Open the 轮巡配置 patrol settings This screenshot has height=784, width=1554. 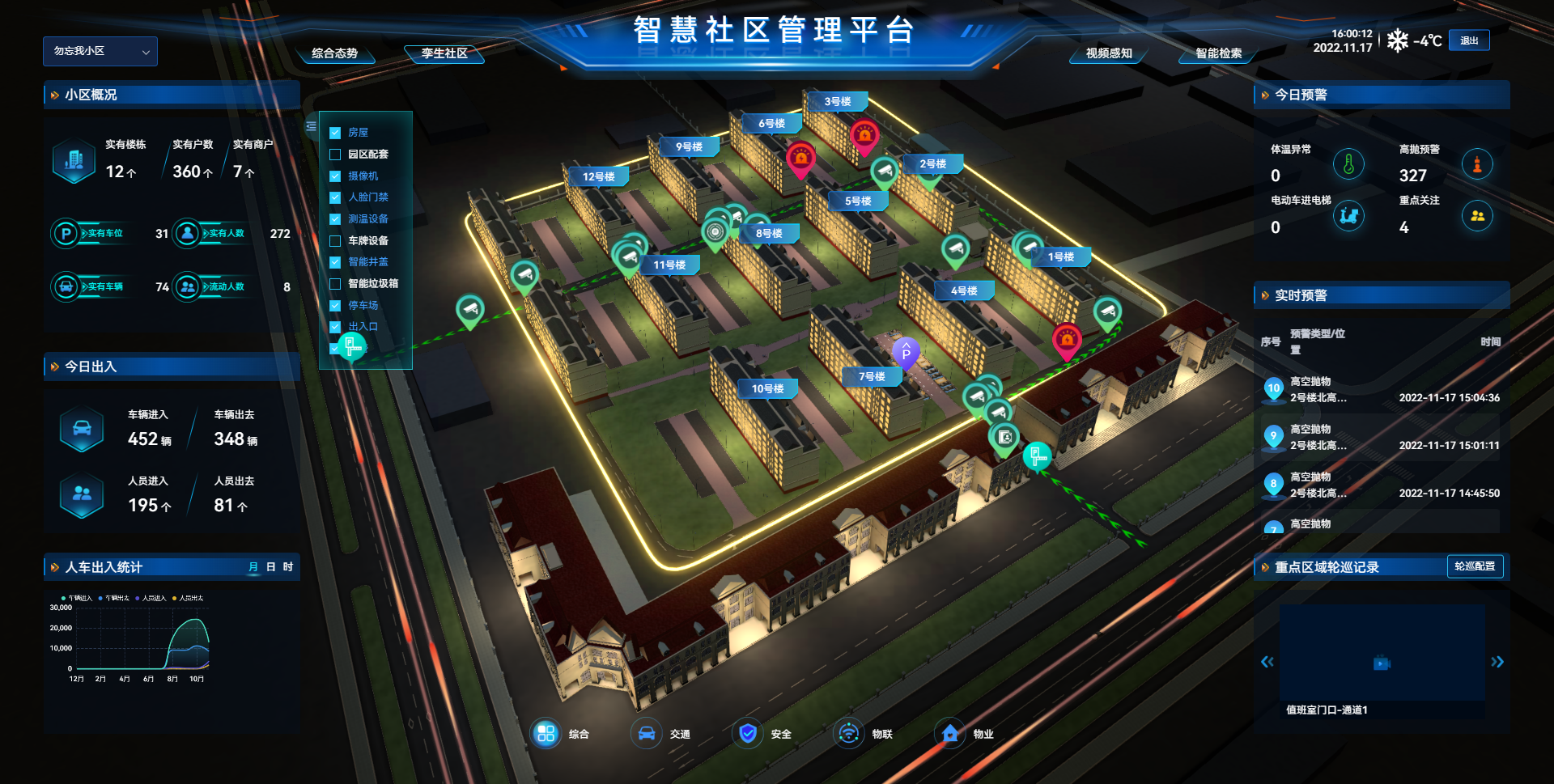(x=1475, y=566)
